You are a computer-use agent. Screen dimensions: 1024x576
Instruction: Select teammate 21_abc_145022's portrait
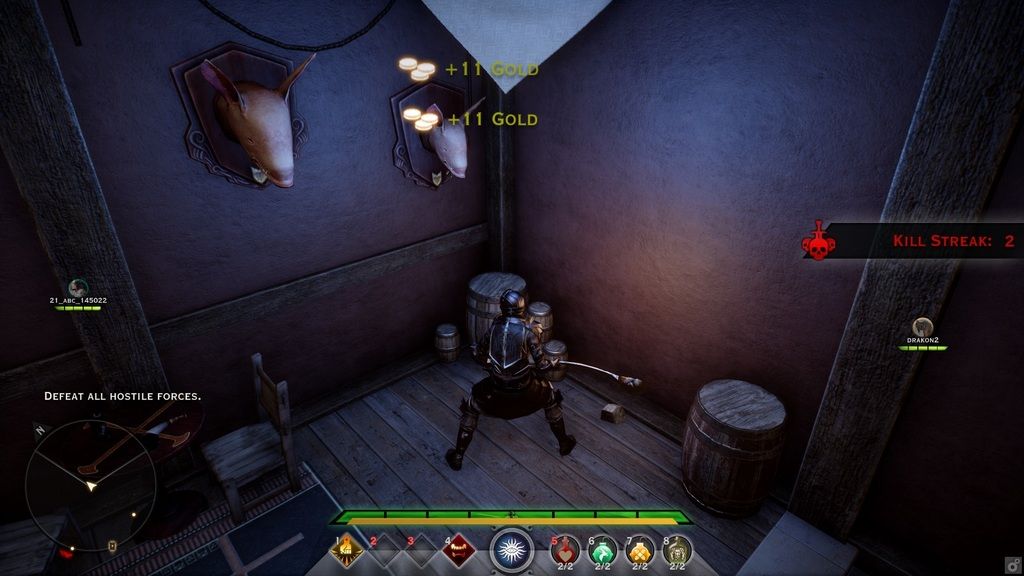point(78,288)
